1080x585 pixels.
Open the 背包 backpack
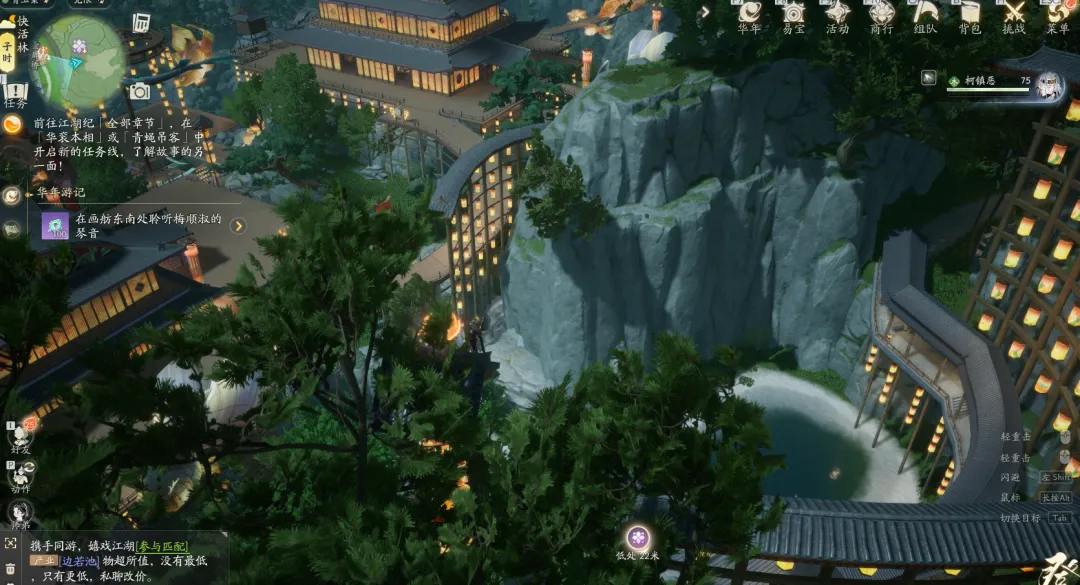969,15
